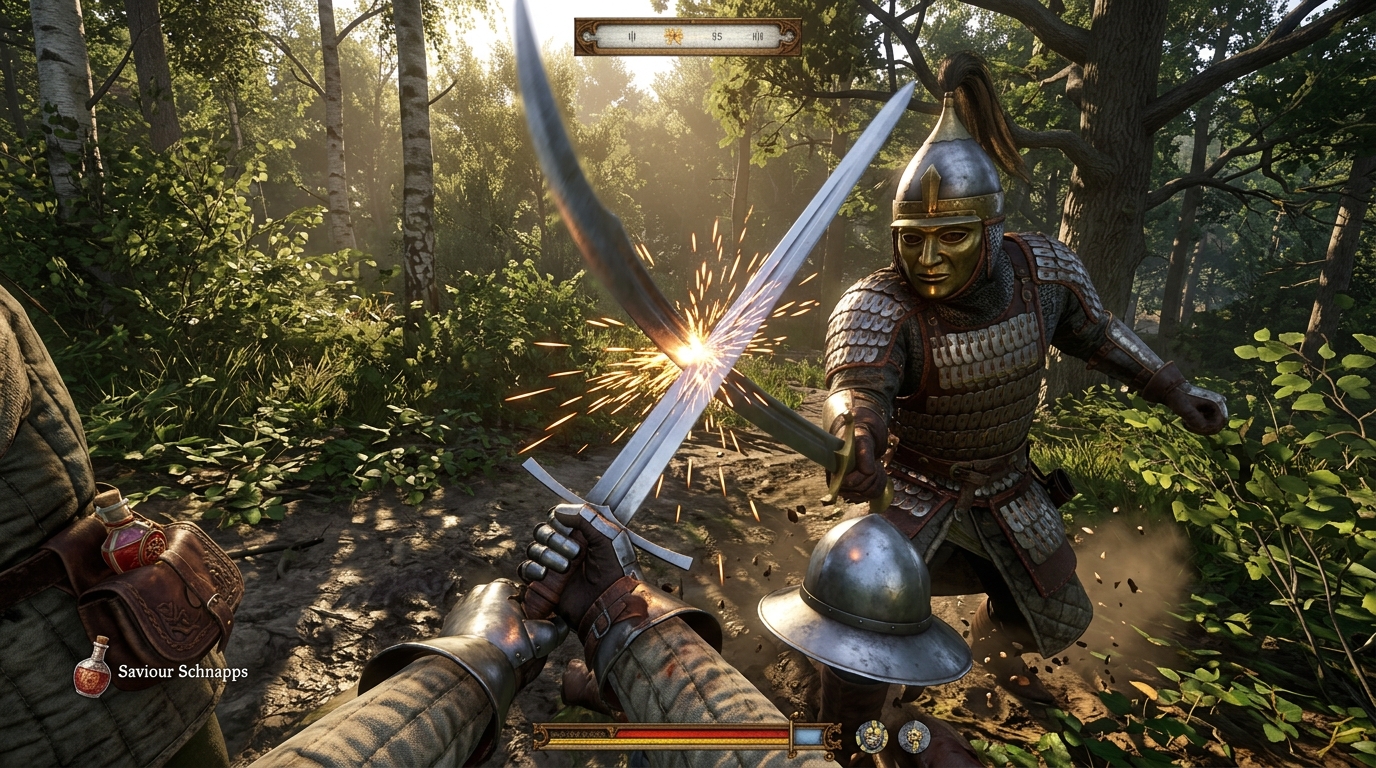The image size is (1376, 768).
Task: Click the masked-helmet status icon near the health bar
Action: point(870,736)
